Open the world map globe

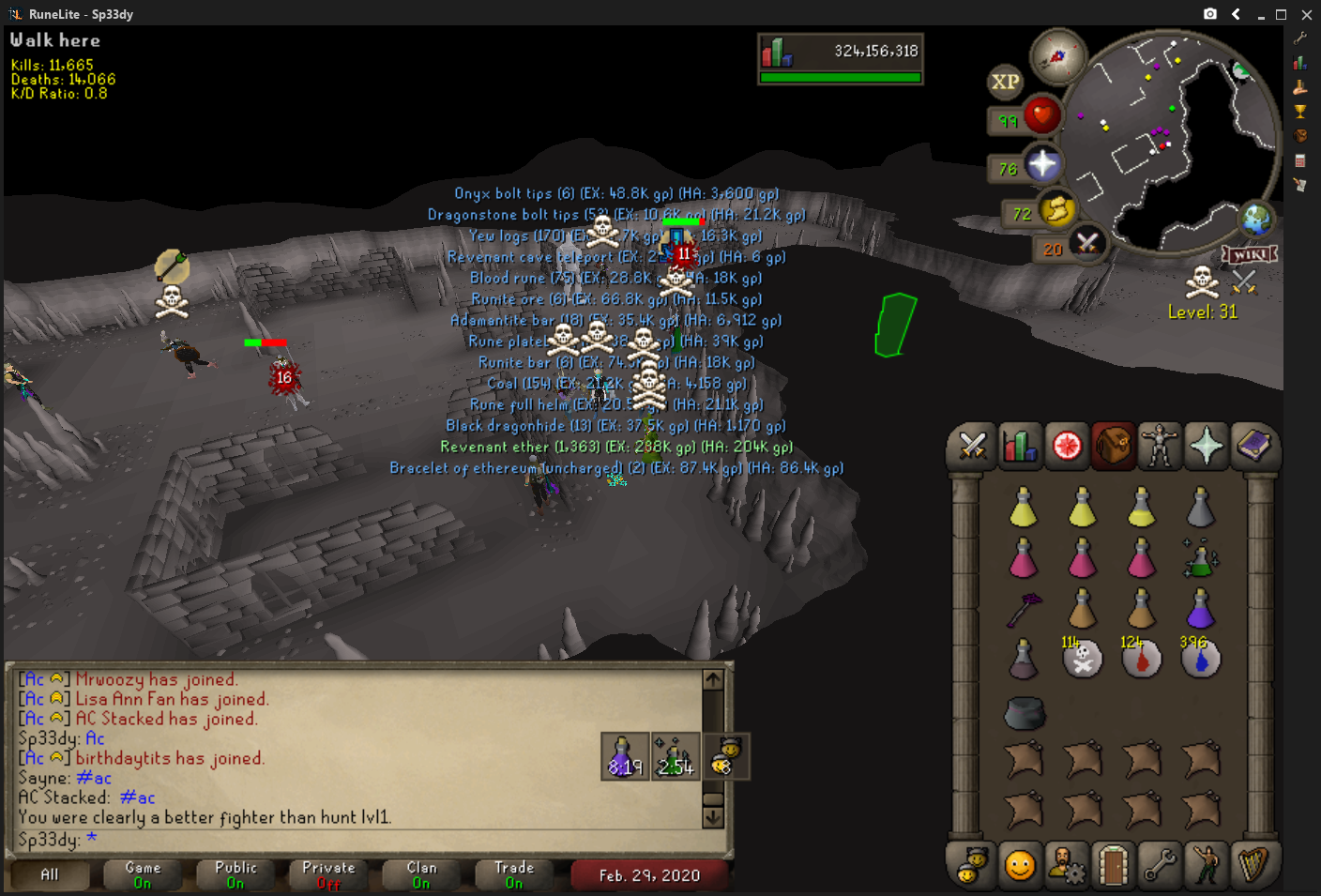[x=1255, y=220]
